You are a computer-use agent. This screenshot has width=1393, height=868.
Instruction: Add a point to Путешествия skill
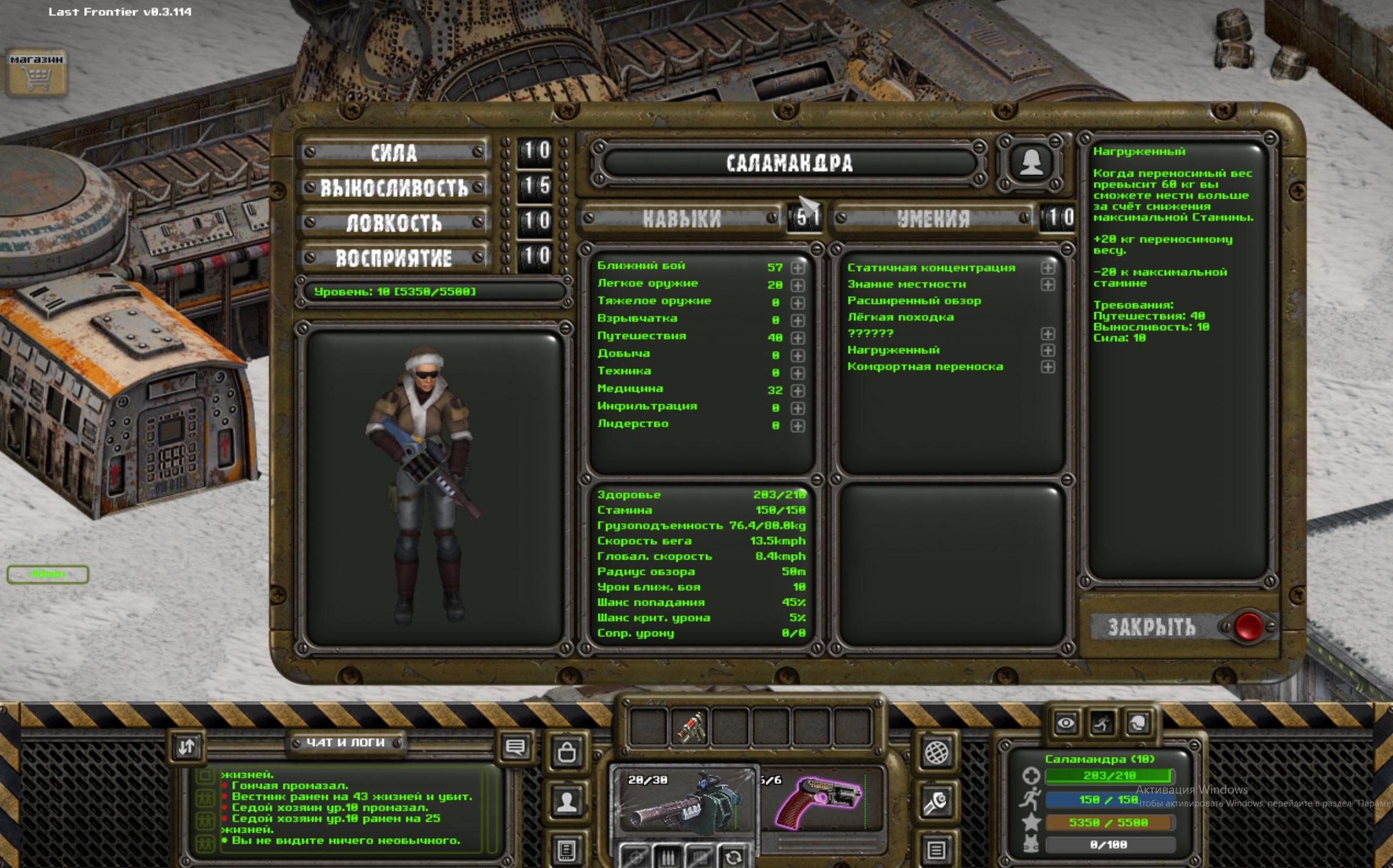click(797, 338)
